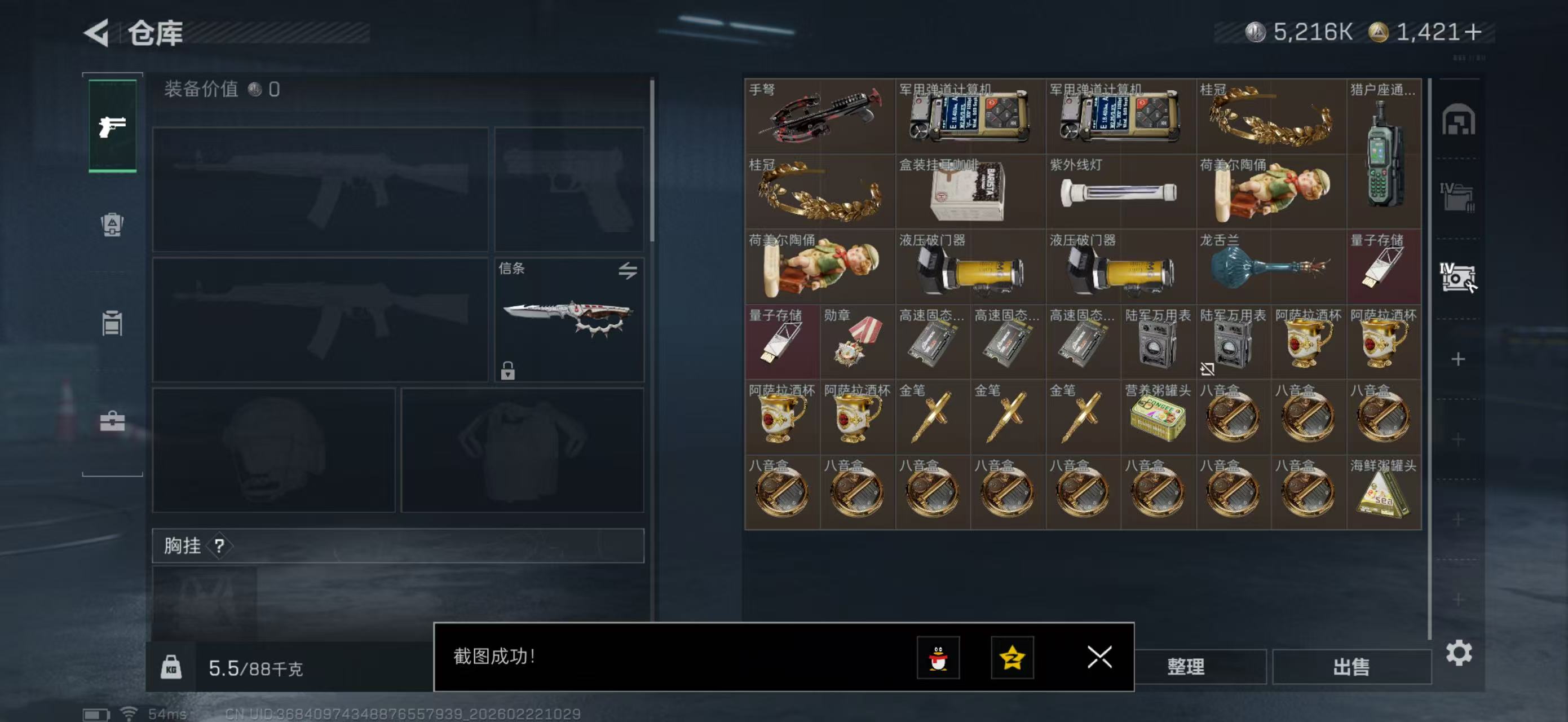Choose the 盒装挂耳咖啡 item
This screenshot has height=722, width=1568.
tap(970, 192)
